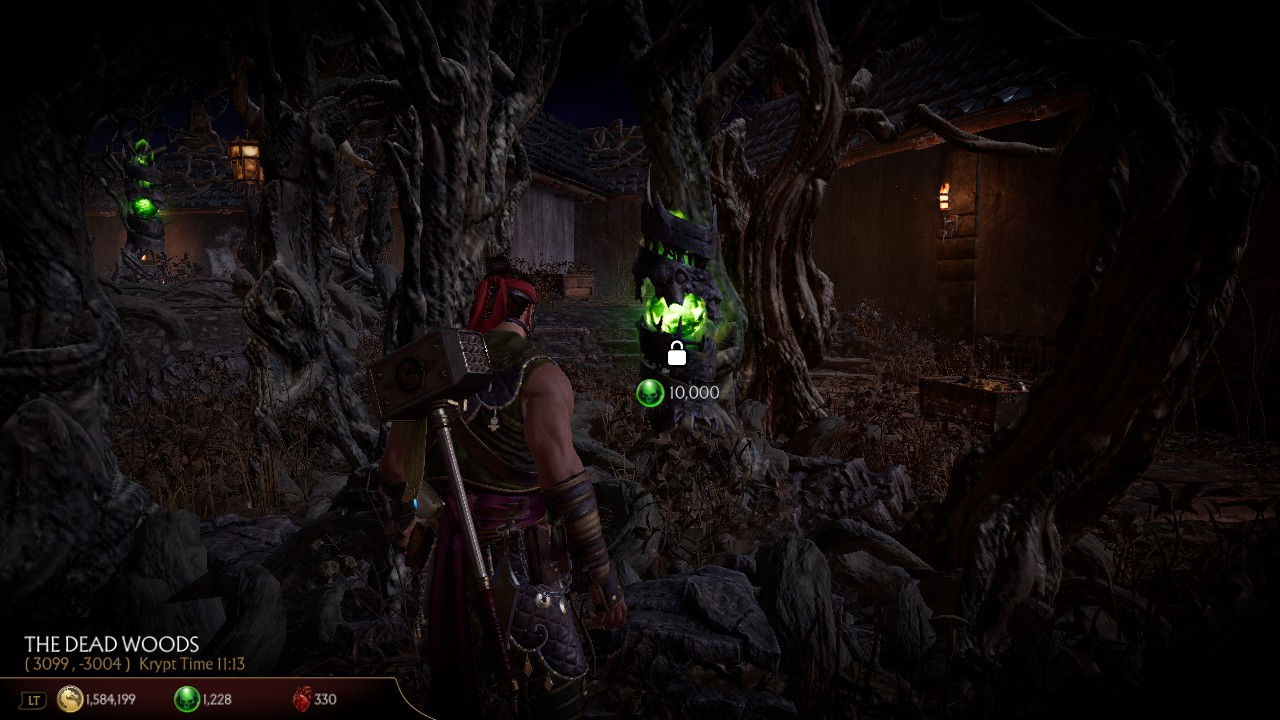Select the padlock icon on the soul vault
The width and height of the screenshot is (1280, 720).
click(676, 354)
